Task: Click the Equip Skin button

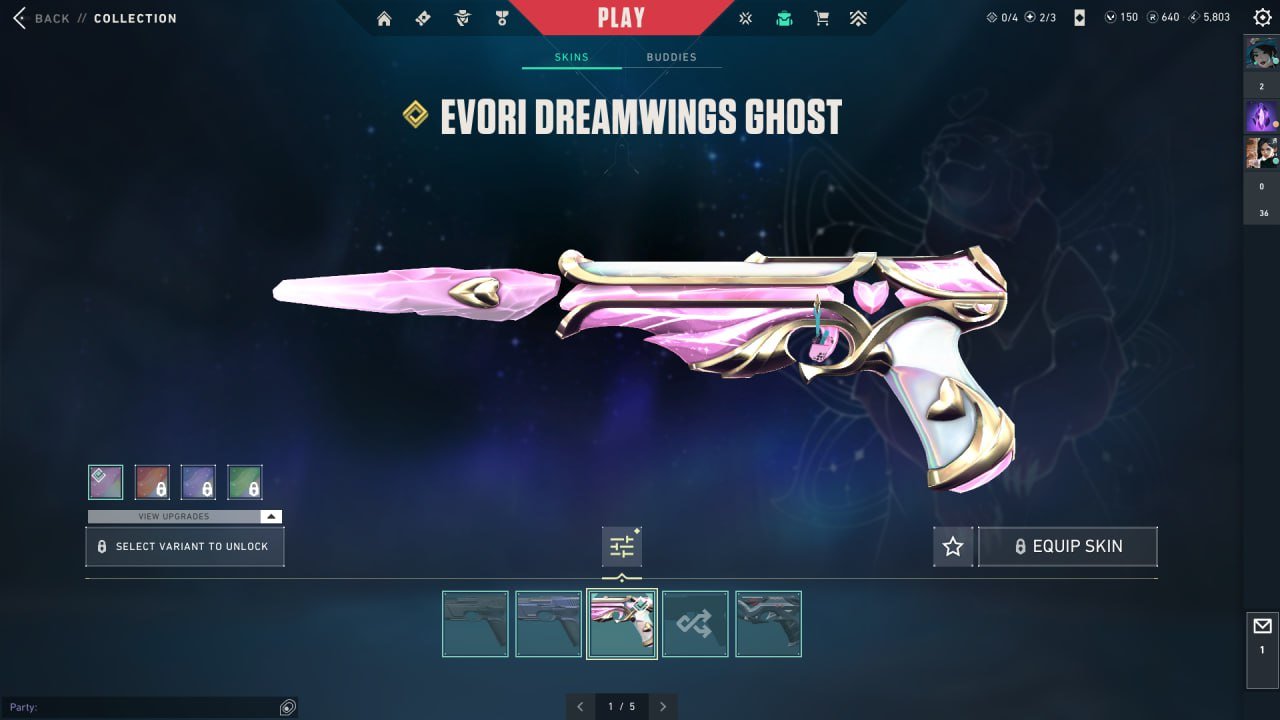Action: click(1067, 546)
